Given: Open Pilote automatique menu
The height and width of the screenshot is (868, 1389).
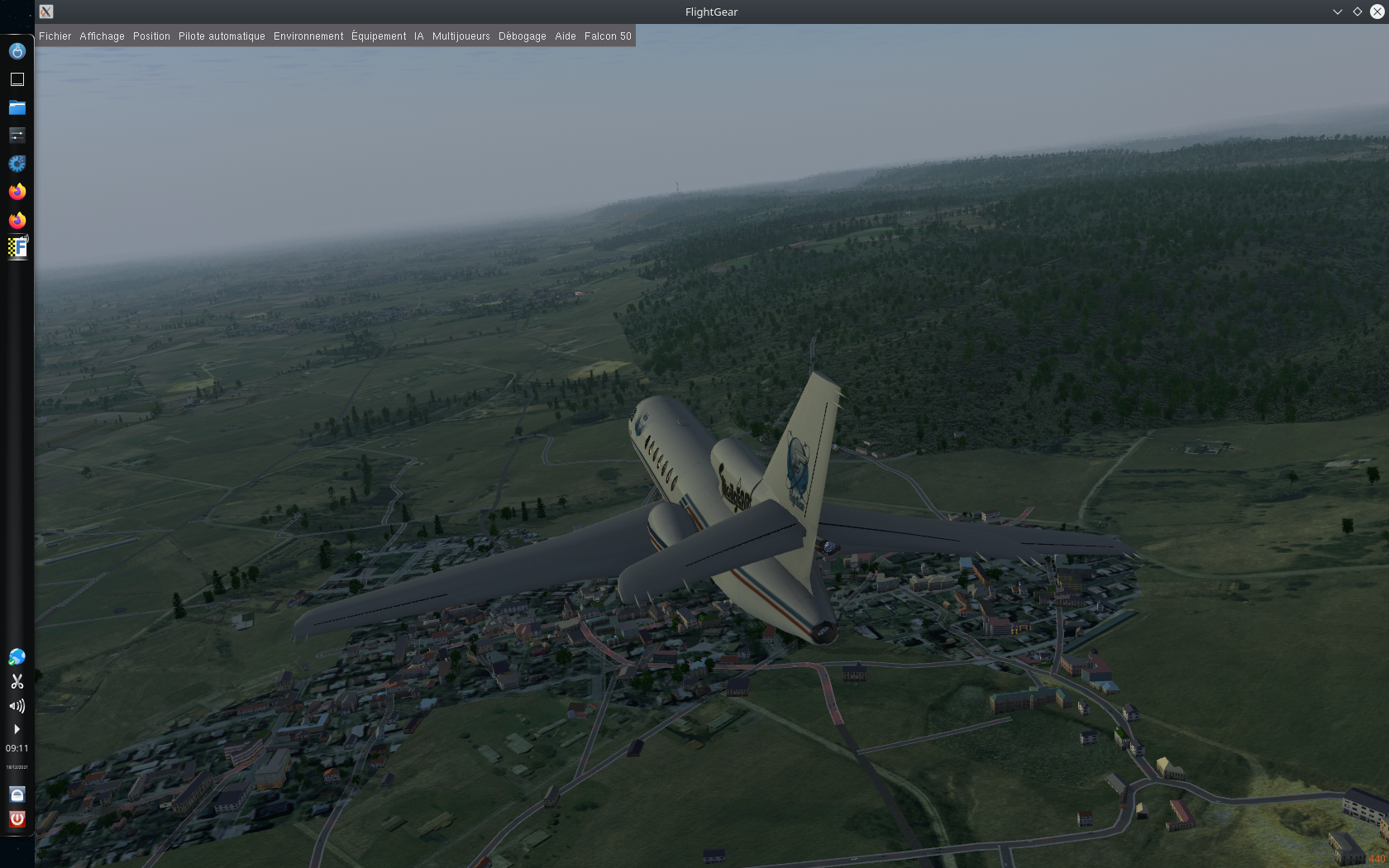Looking at the screenshot, I should [x=222, y=36].
